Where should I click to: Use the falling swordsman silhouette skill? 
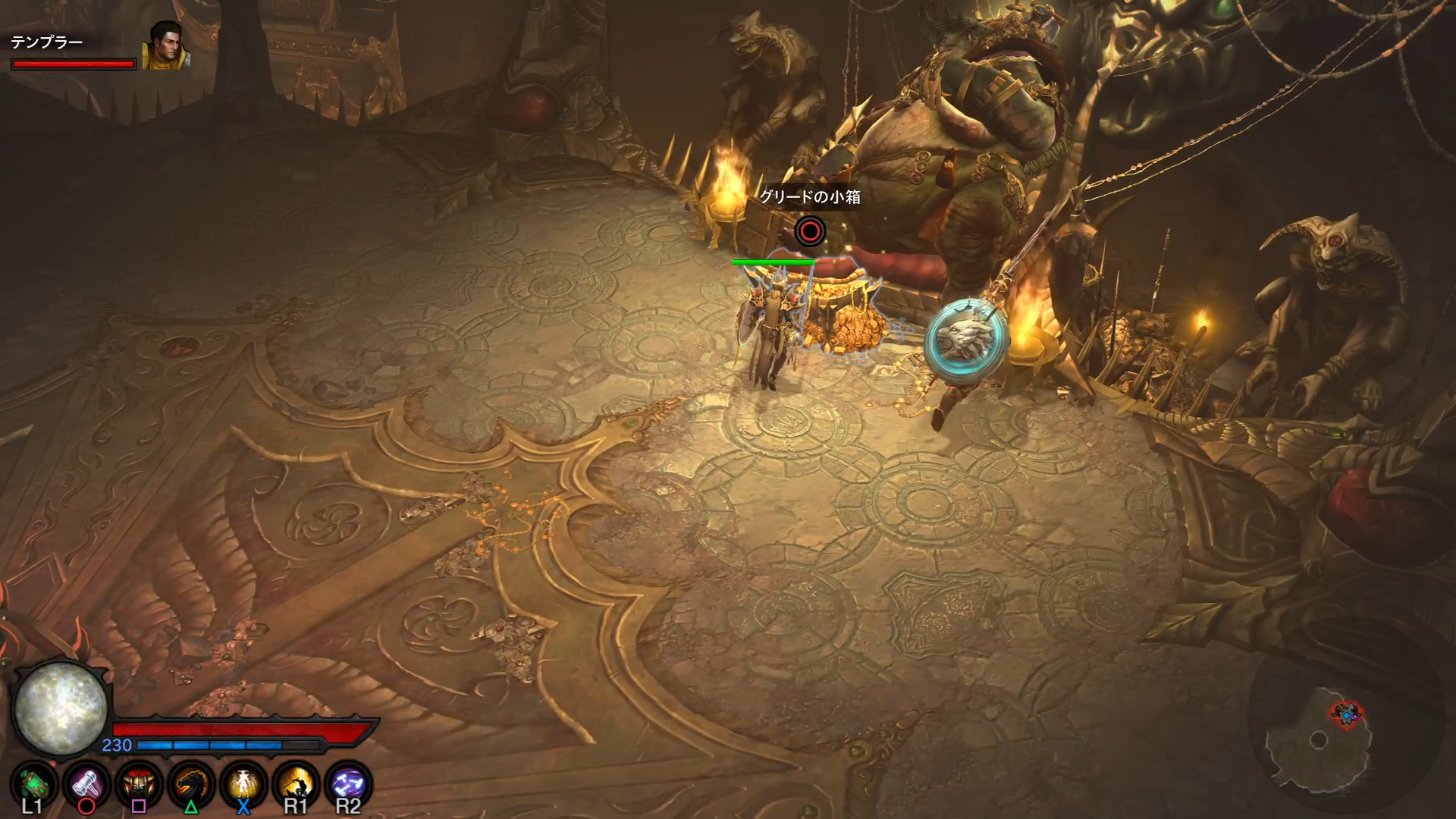click(296, 783)
